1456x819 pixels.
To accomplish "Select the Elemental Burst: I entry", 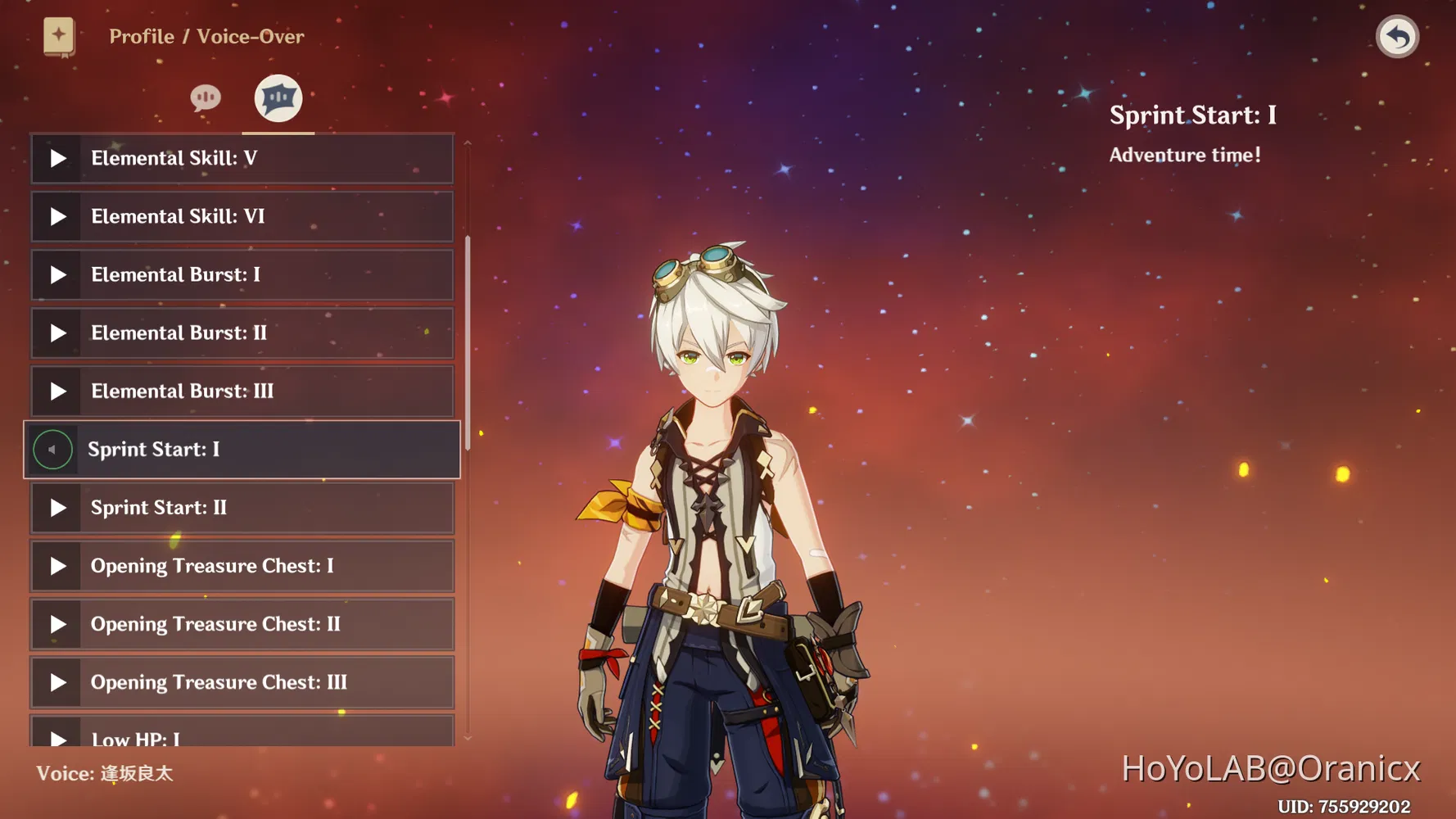I will (x=242, y=274).
